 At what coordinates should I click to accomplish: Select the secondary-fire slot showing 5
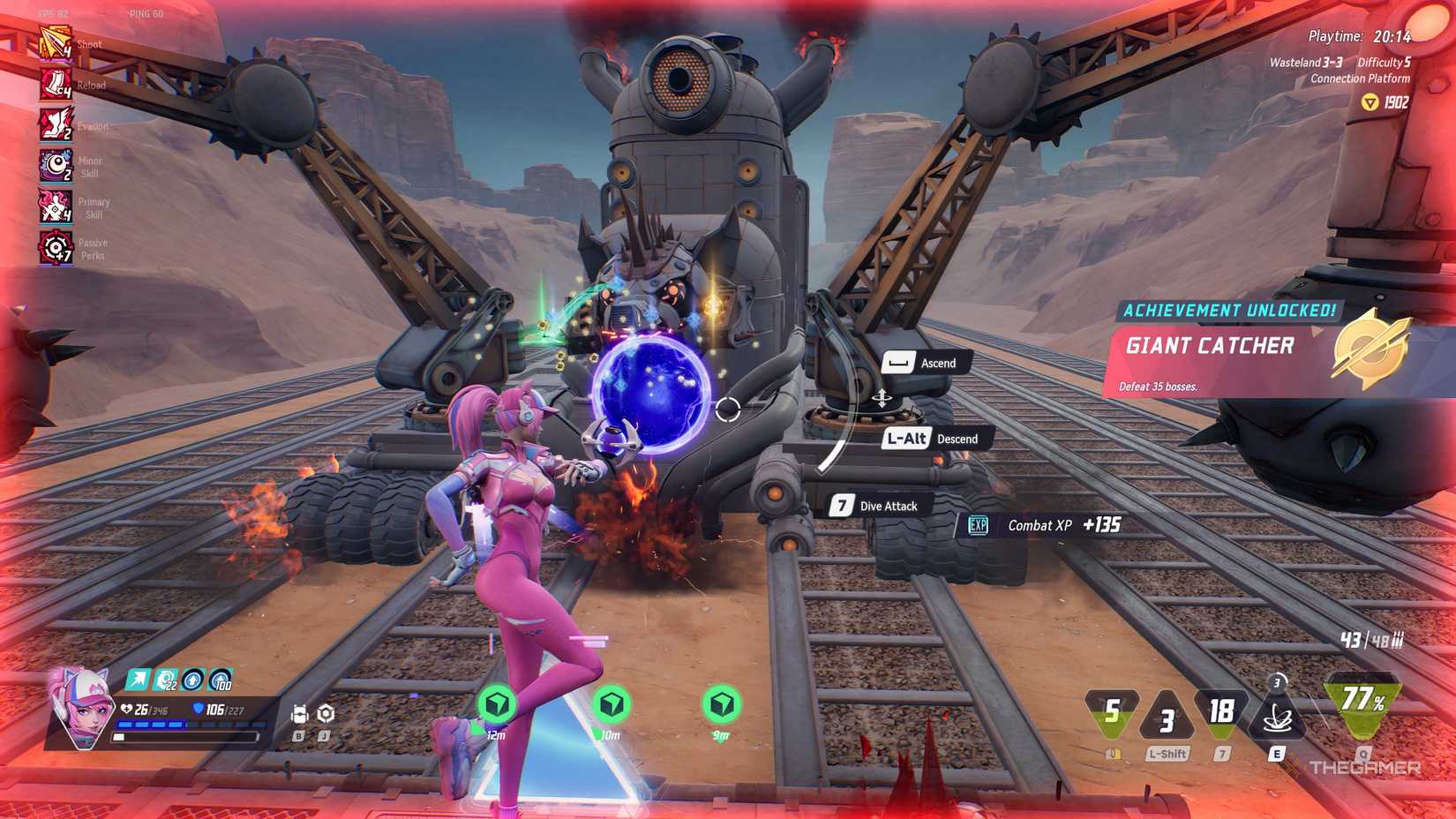pos(1112,711)
